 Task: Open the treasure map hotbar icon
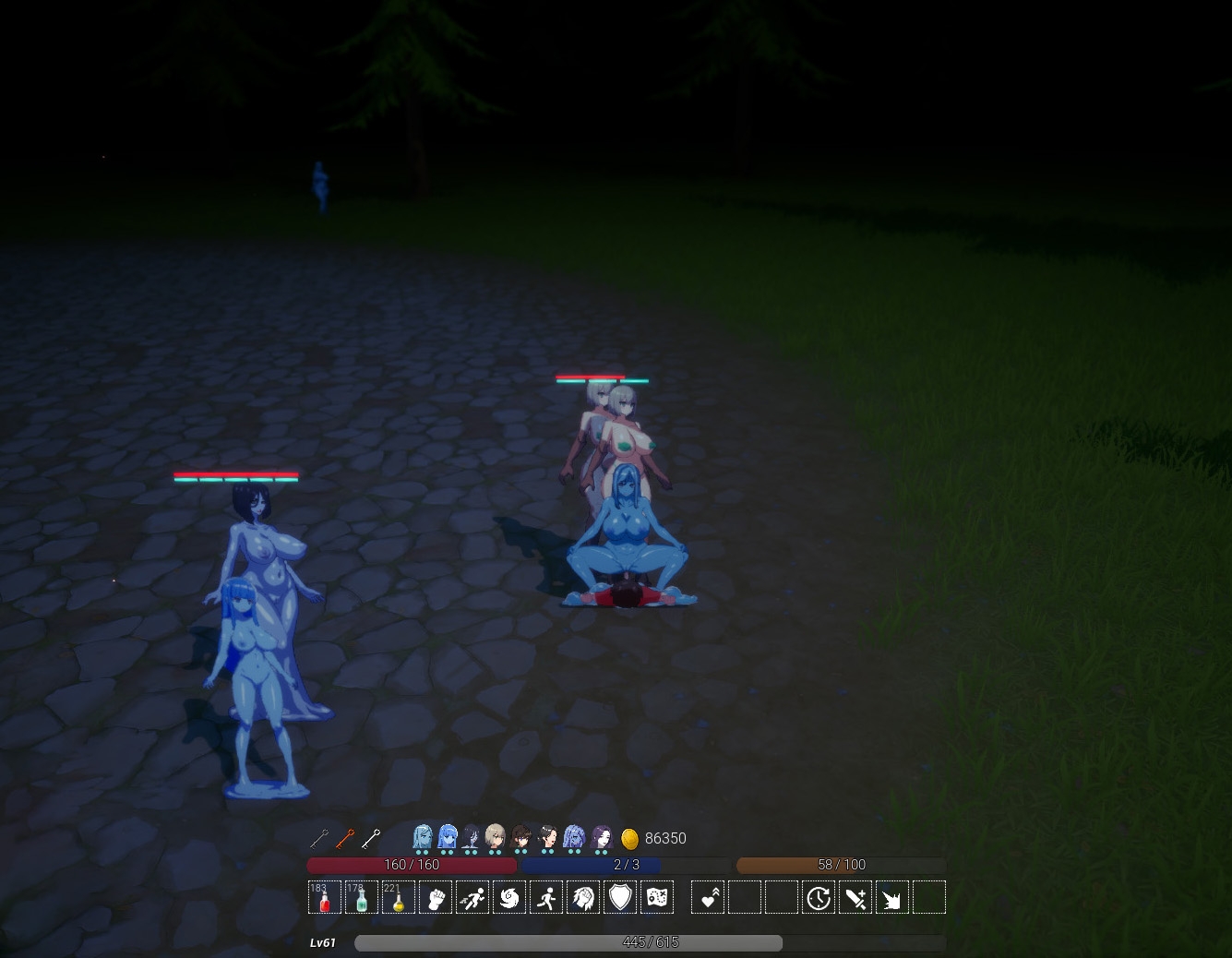pyautogui.click(x=656, y=896)
